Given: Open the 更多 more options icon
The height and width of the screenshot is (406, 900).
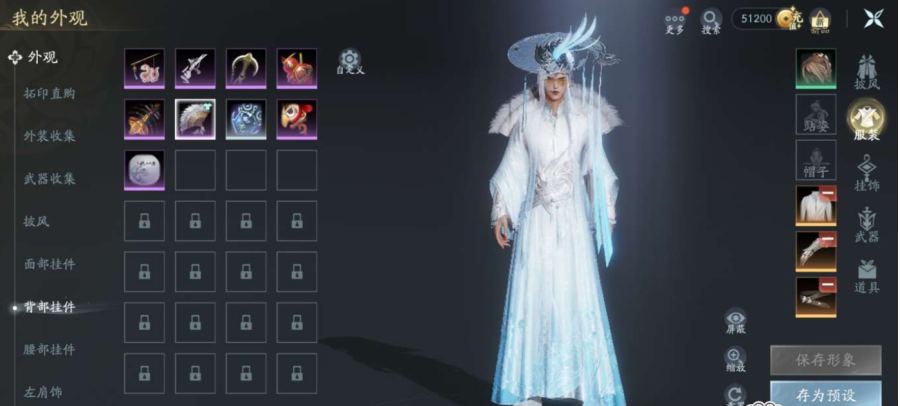Looking at the screenshot, I should pos(675,19).
